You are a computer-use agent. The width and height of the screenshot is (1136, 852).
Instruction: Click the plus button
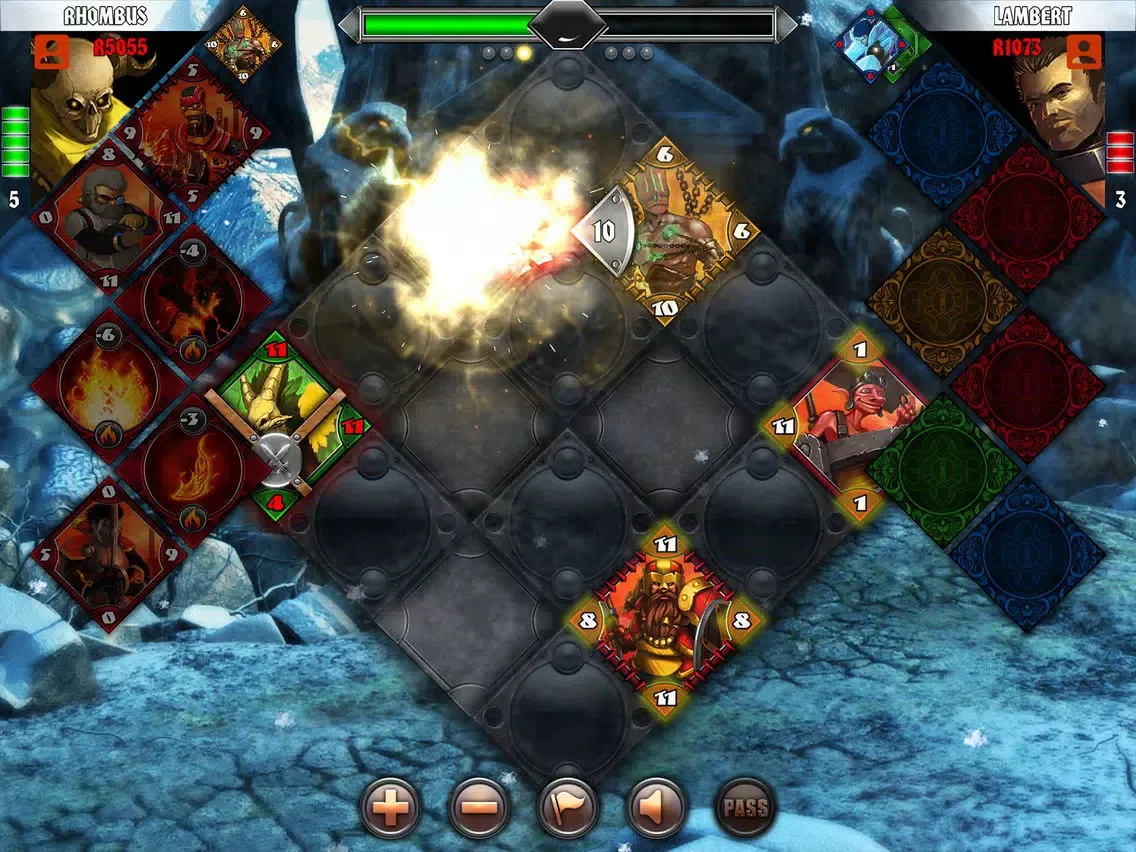[x=390, y=808]
